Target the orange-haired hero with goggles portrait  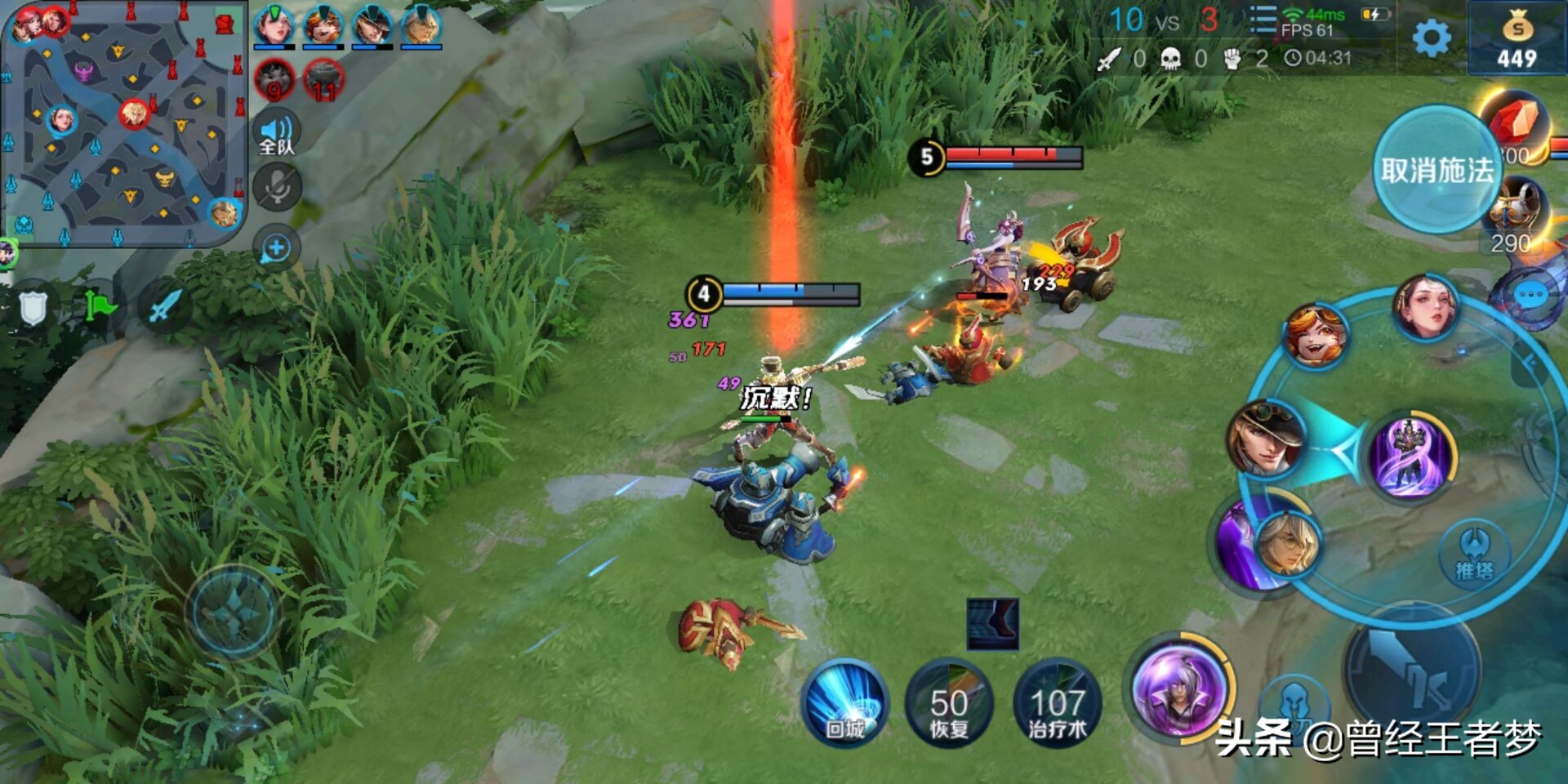1314,335
